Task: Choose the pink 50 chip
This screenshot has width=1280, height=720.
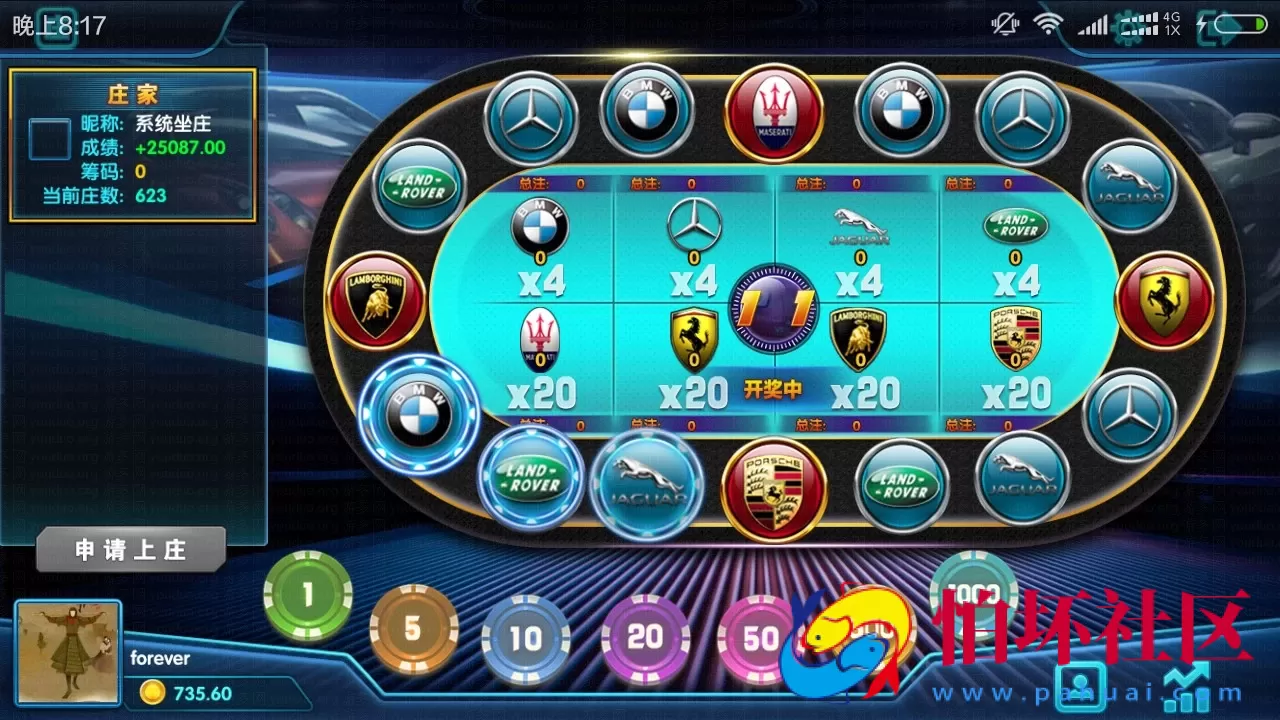Action: pyautogui.click(x=760, y=639)
